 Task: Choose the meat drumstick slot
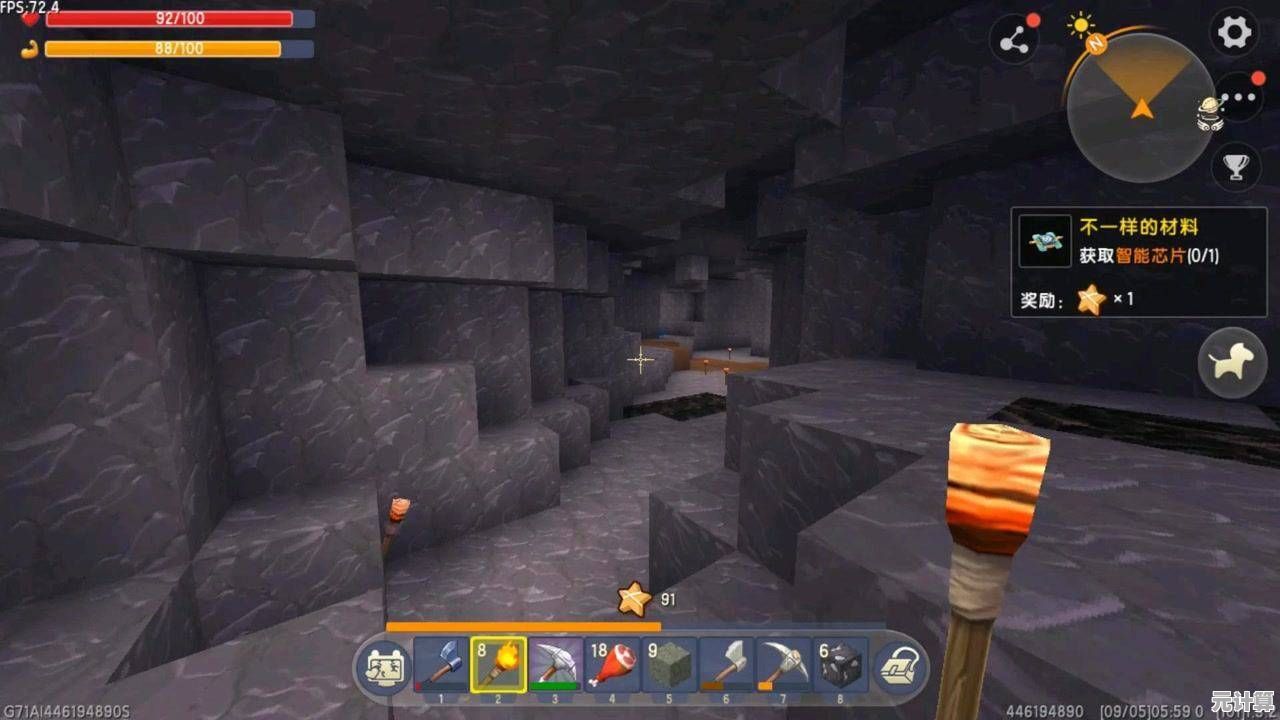tap(613, 663)
